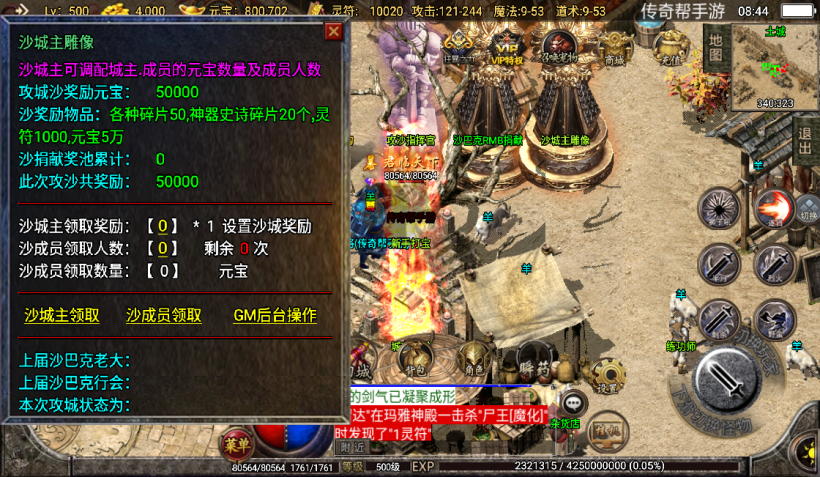This screenshot has height=477, width=820.
Task: Open the 商城 shop icon
Action: click(614, 47)
